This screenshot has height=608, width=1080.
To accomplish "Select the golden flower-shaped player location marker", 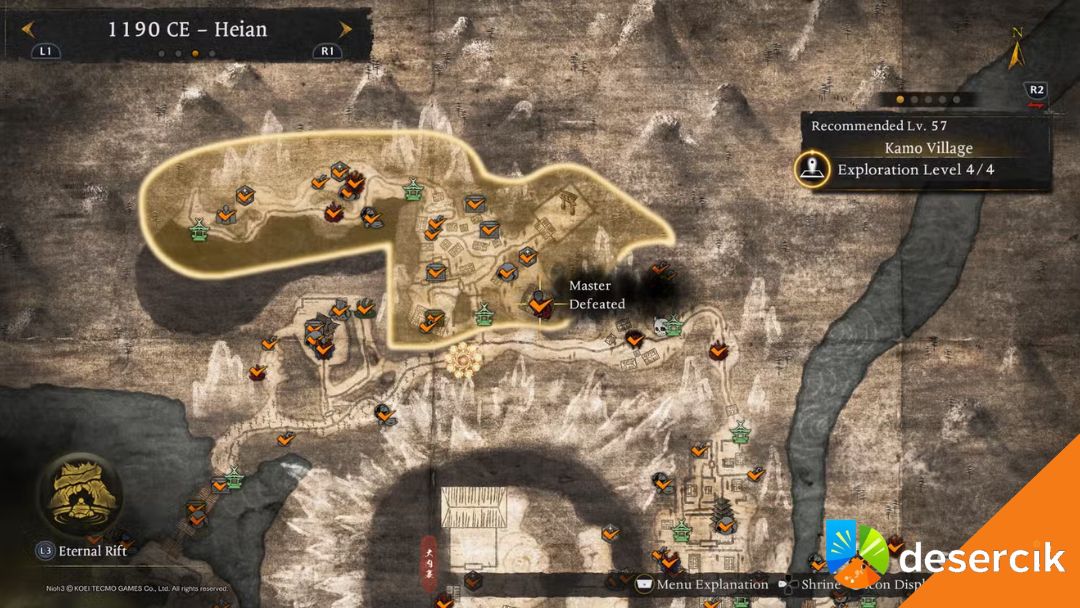I will pyautogui.click(x=463, y=359).
